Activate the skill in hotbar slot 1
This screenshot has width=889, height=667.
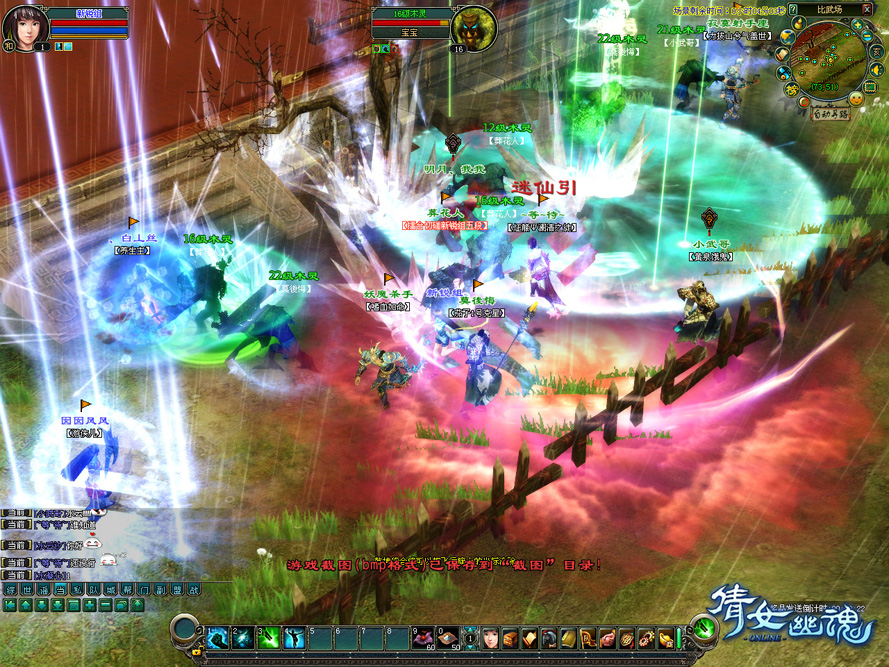coord(217,636)
